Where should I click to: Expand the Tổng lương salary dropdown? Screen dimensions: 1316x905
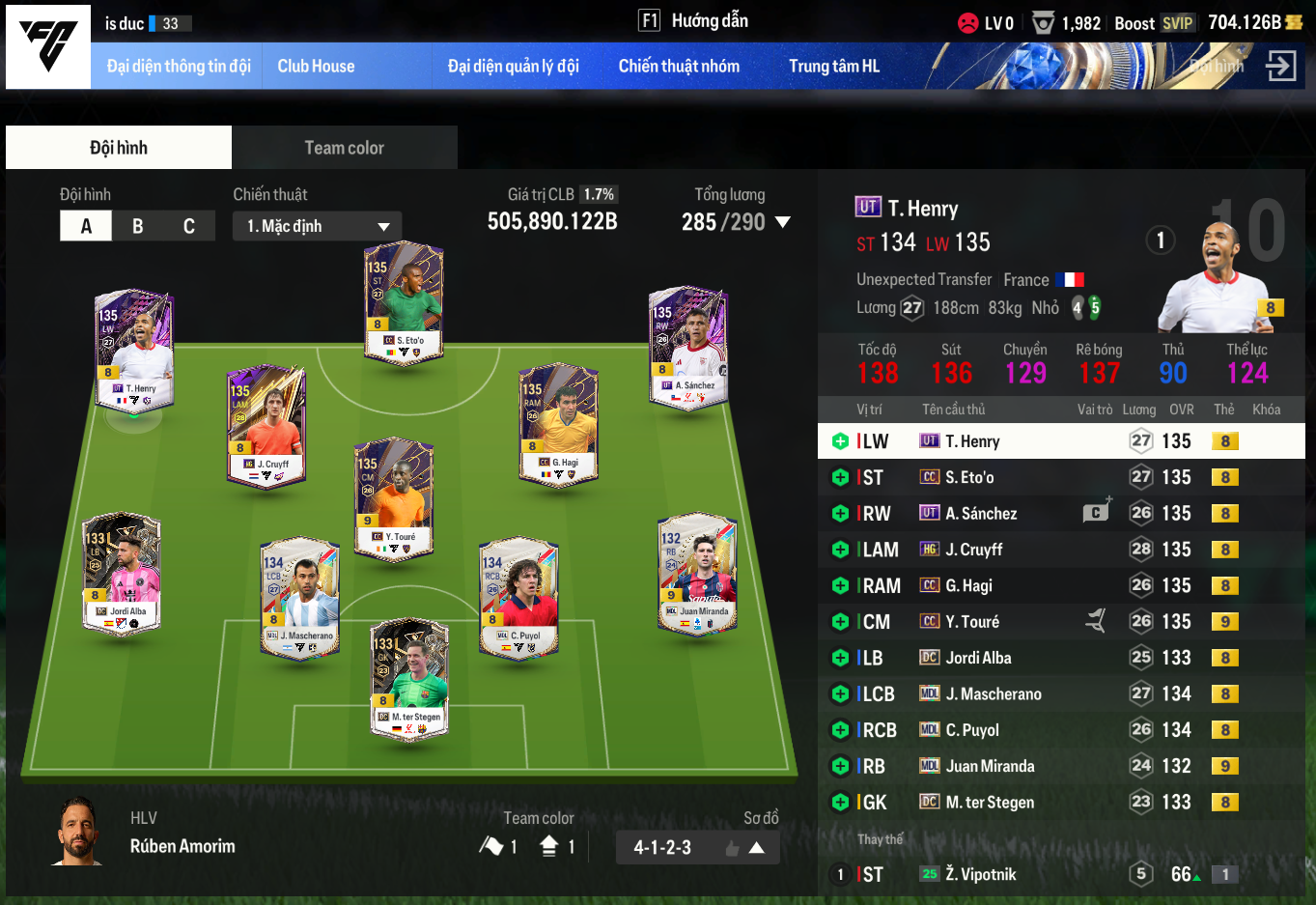(x=782, y=222)
